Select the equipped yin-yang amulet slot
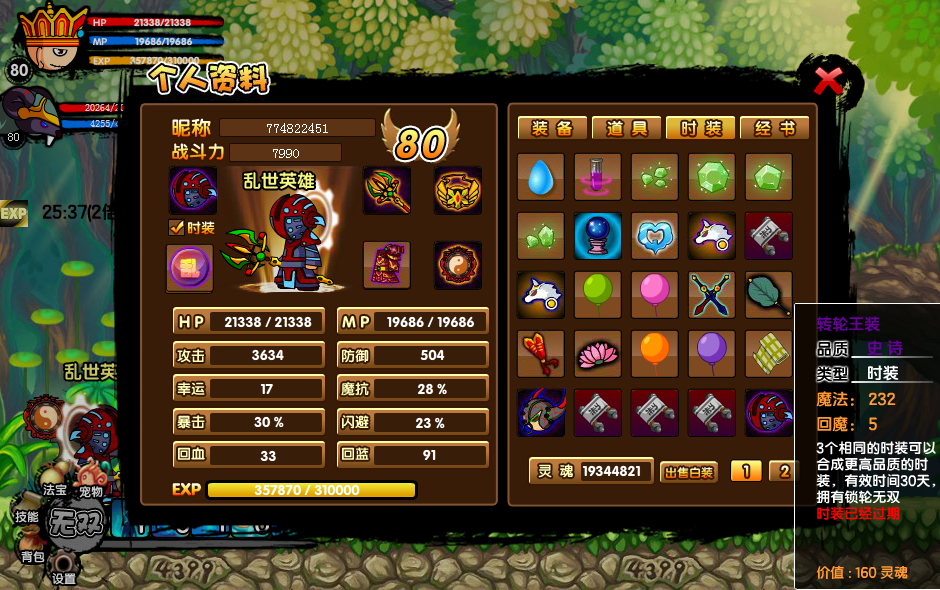 pos(458,265)
